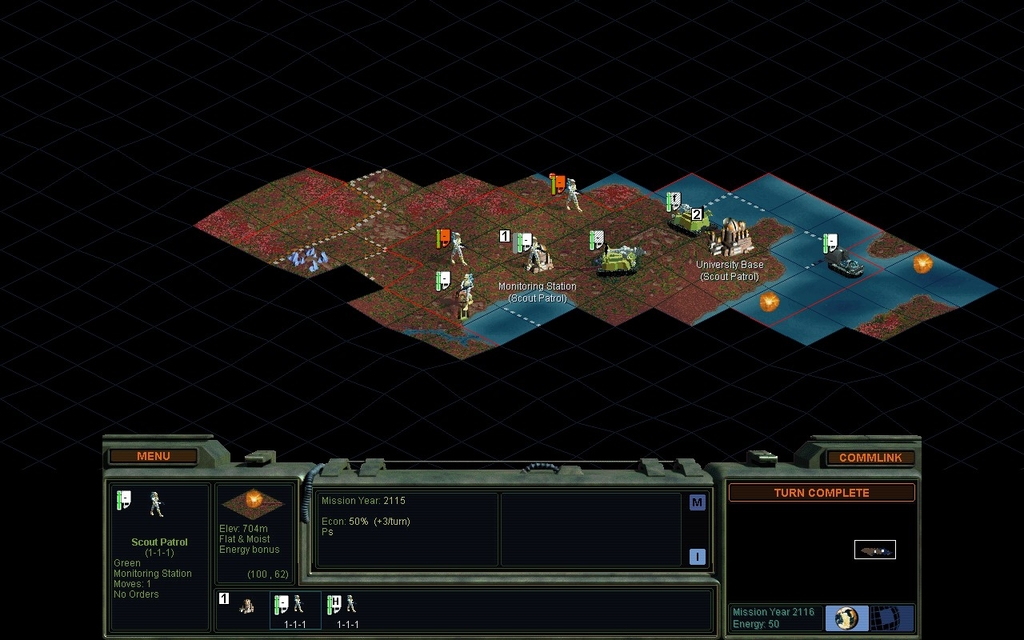Click the I button in info panel
The width and height of the screenshot is (1024, 640).
697,557
